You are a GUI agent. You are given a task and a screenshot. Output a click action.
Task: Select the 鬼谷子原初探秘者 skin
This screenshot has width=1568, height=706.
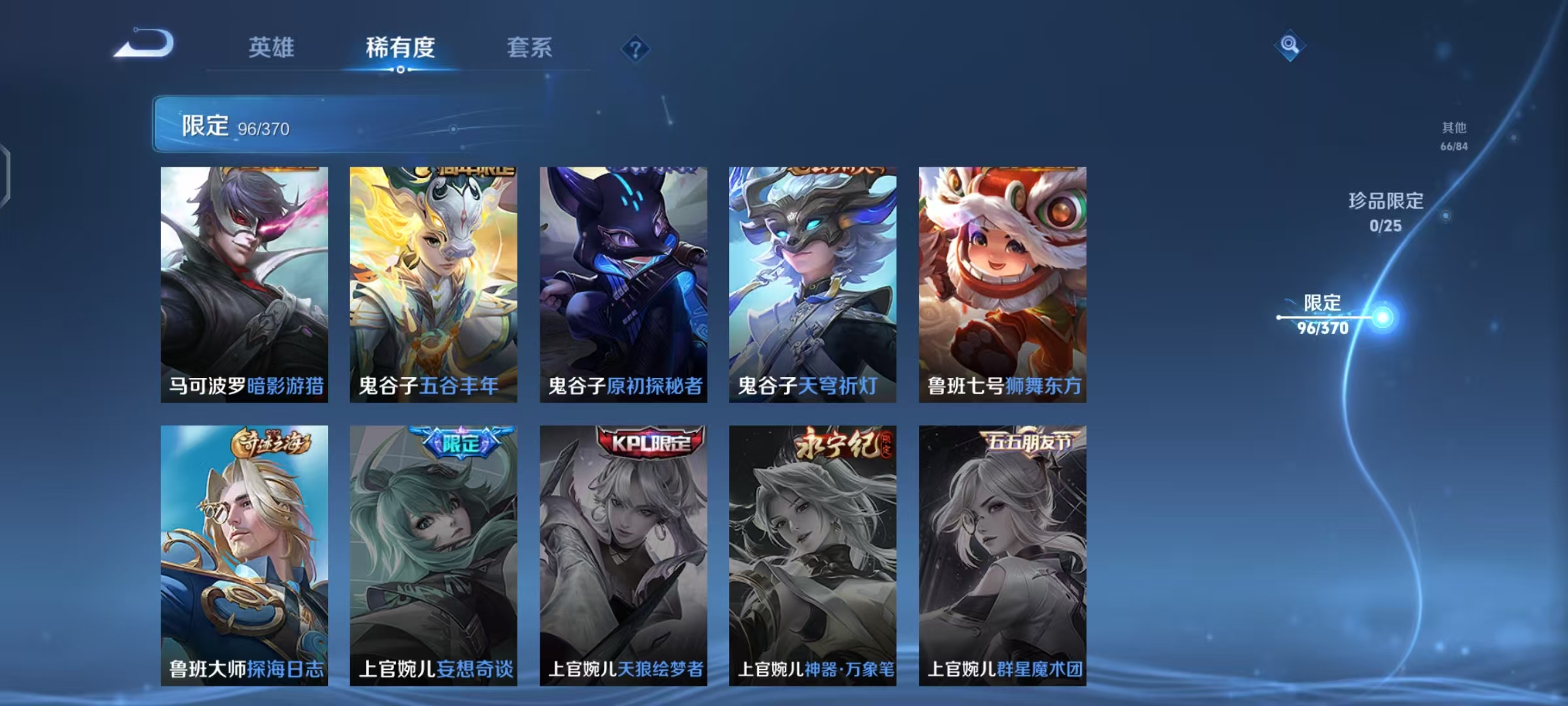624,281
